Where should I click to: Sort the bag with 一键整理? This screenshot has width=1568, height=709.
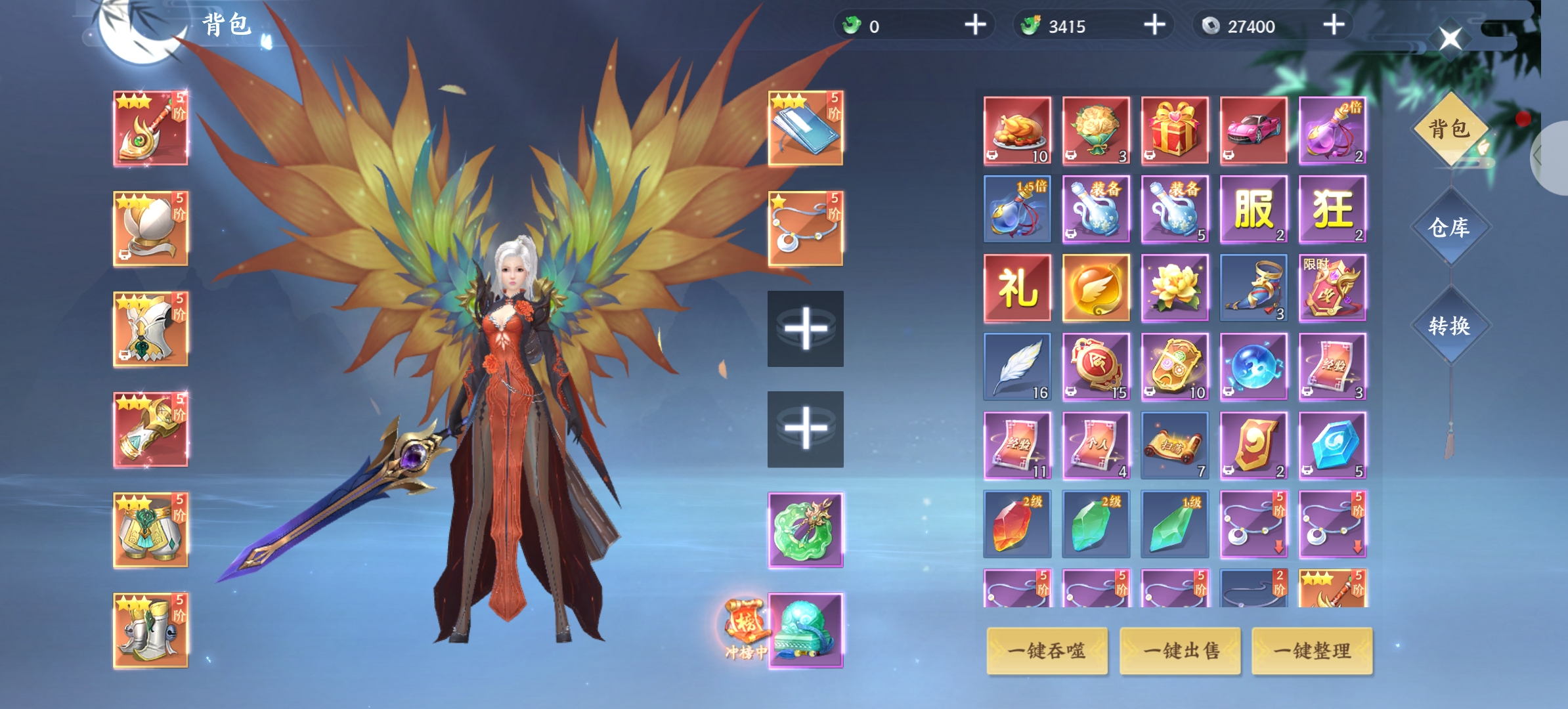point(1312,651)
